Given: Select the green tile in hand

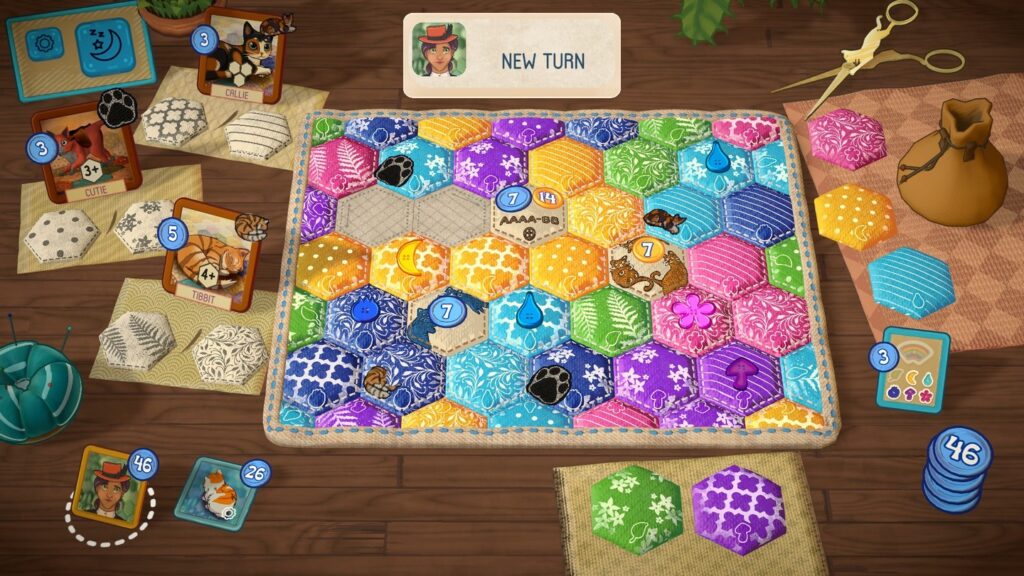Looking at the screenshot, I should [x=635, y=509].
